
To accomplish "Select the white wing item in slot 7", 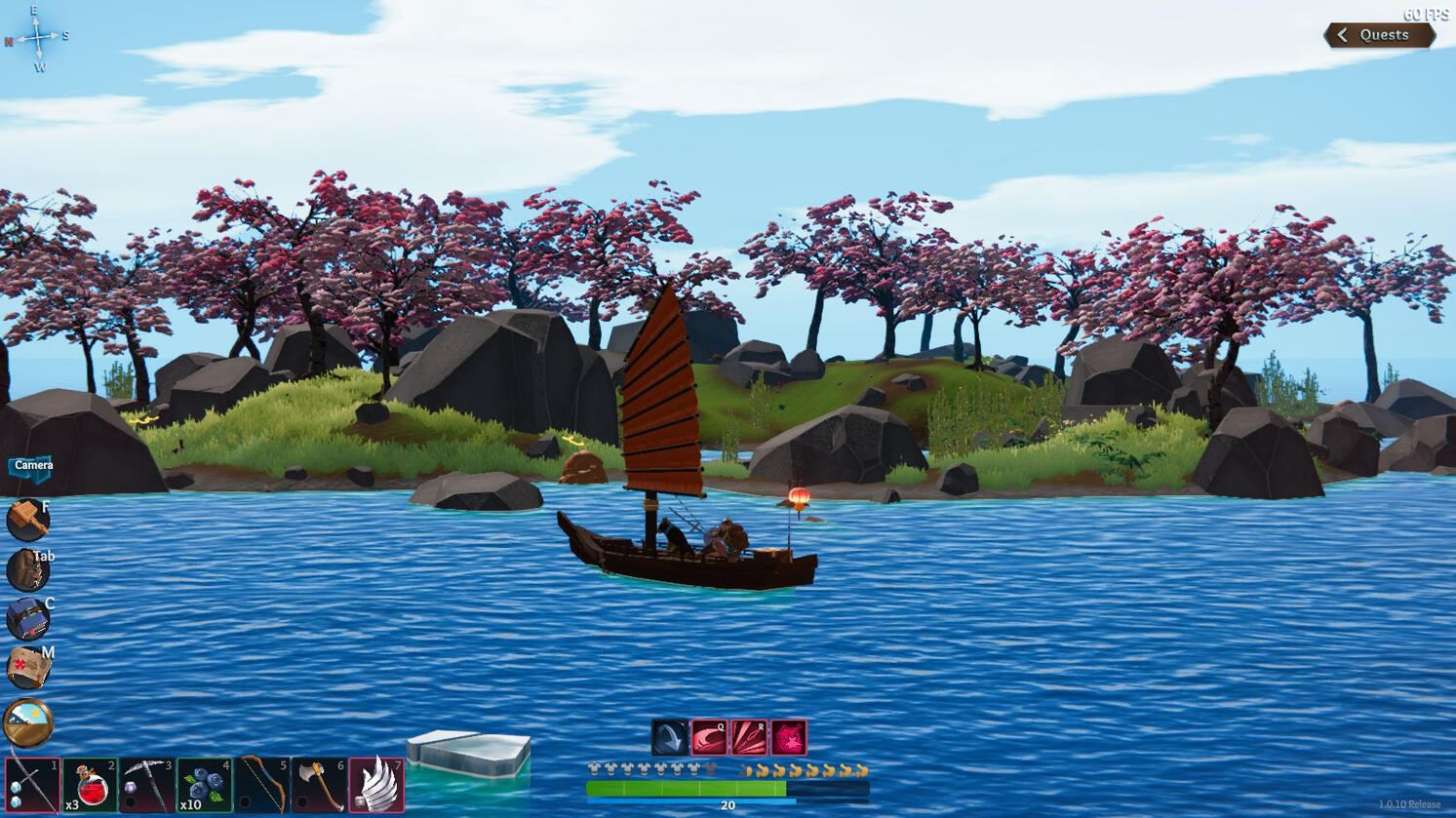I will tap(375, 786).
